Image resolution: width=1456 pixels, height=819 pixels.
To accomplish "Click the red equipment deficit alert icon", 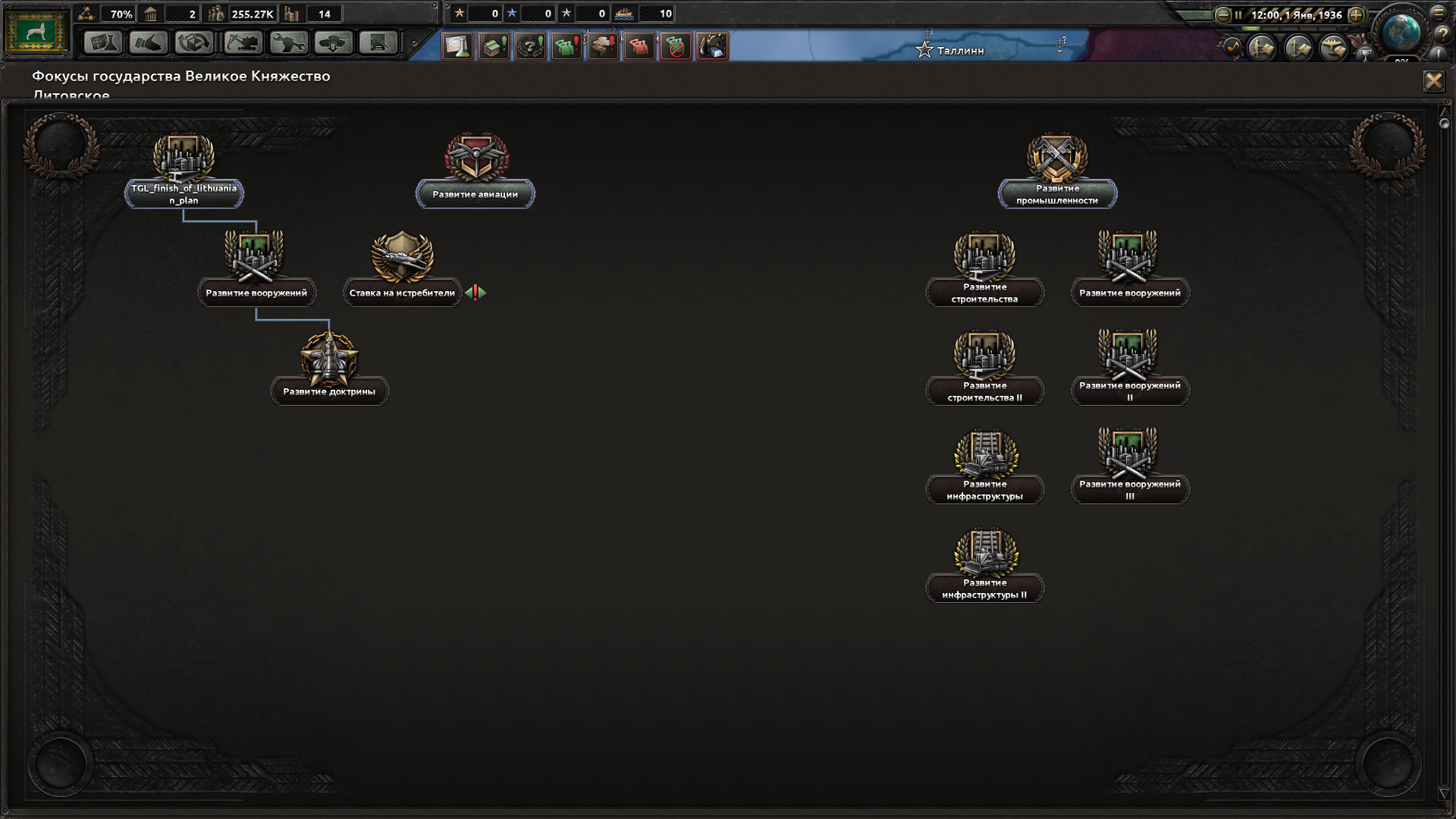I will coord(639,46).
